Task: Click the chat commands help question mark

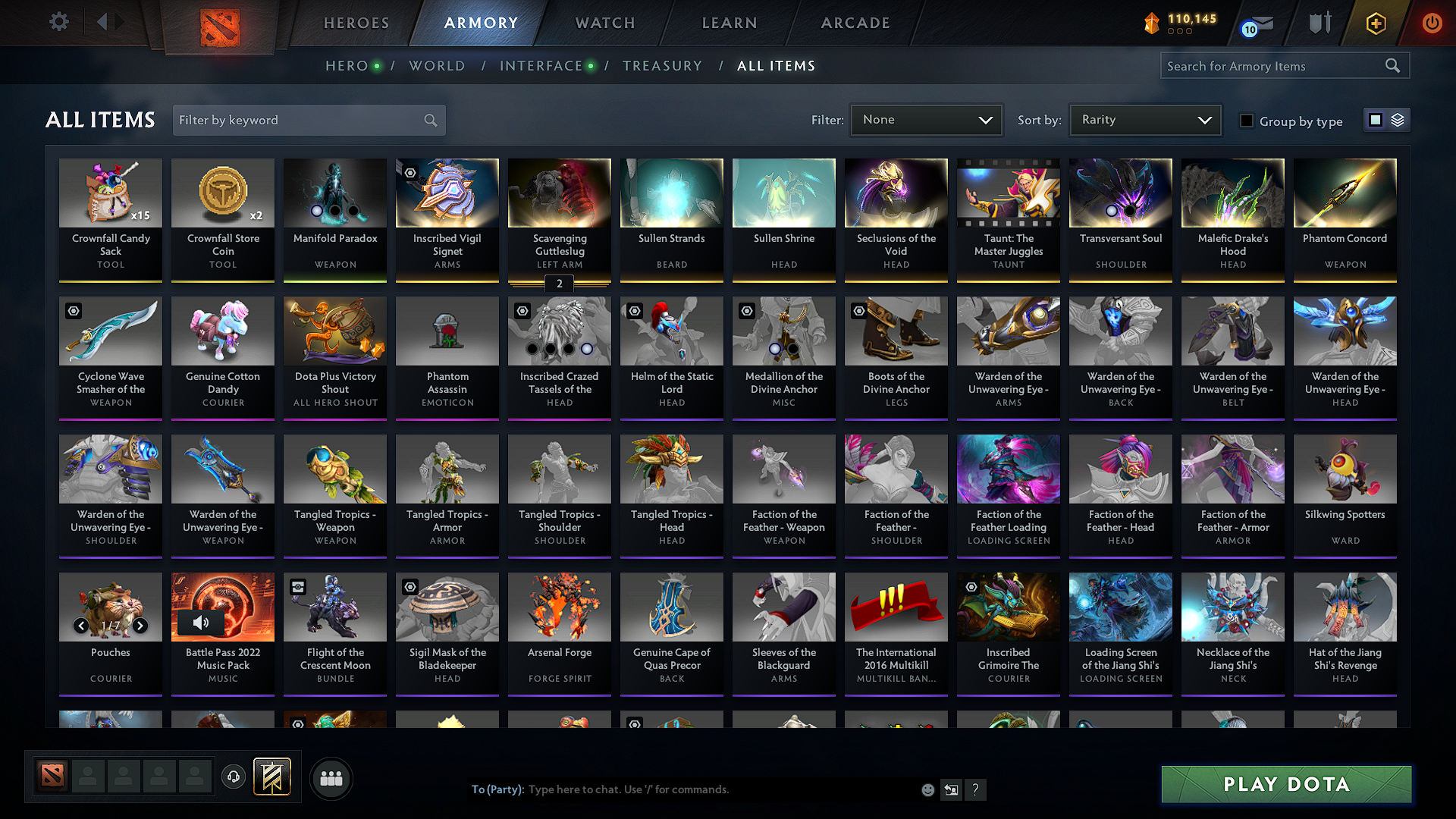Action: point(976,789)
